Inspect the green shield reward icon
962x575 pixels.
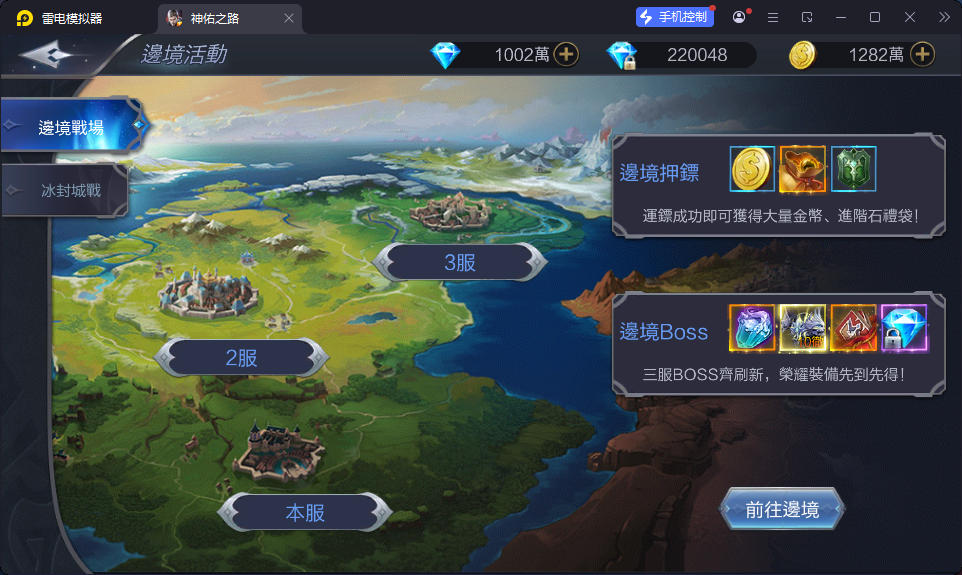click(x=853, y=169)
